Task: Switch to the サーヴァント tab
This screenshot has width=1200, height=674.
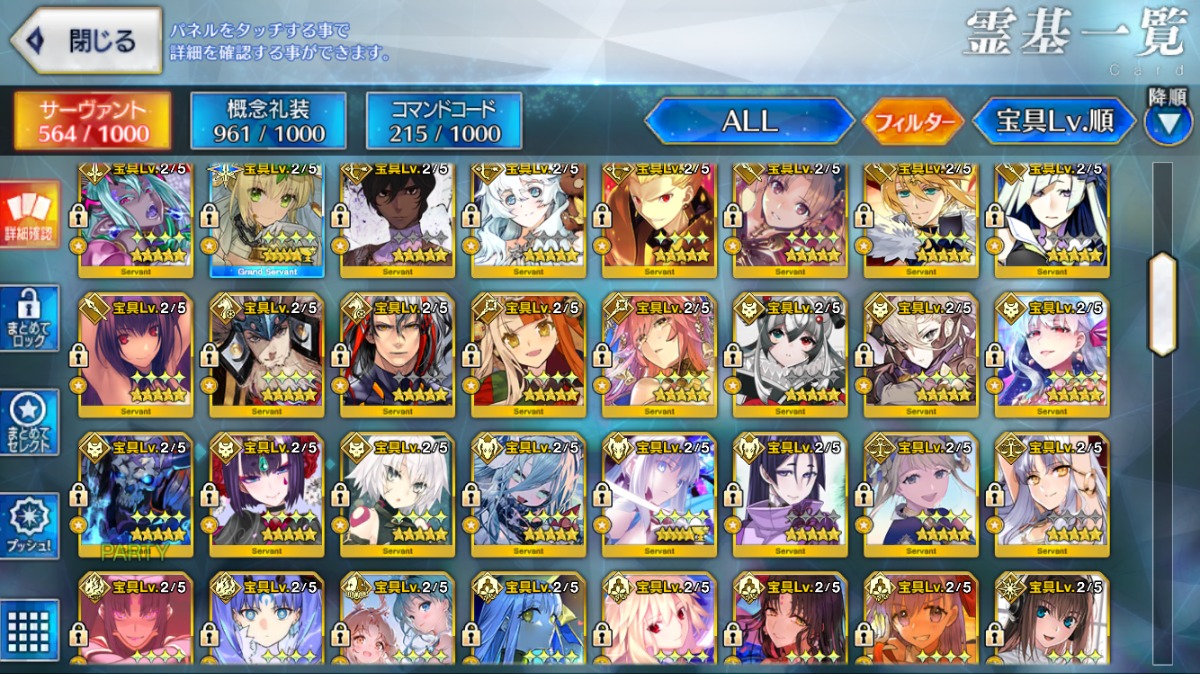Action: (x=93, y=121)
